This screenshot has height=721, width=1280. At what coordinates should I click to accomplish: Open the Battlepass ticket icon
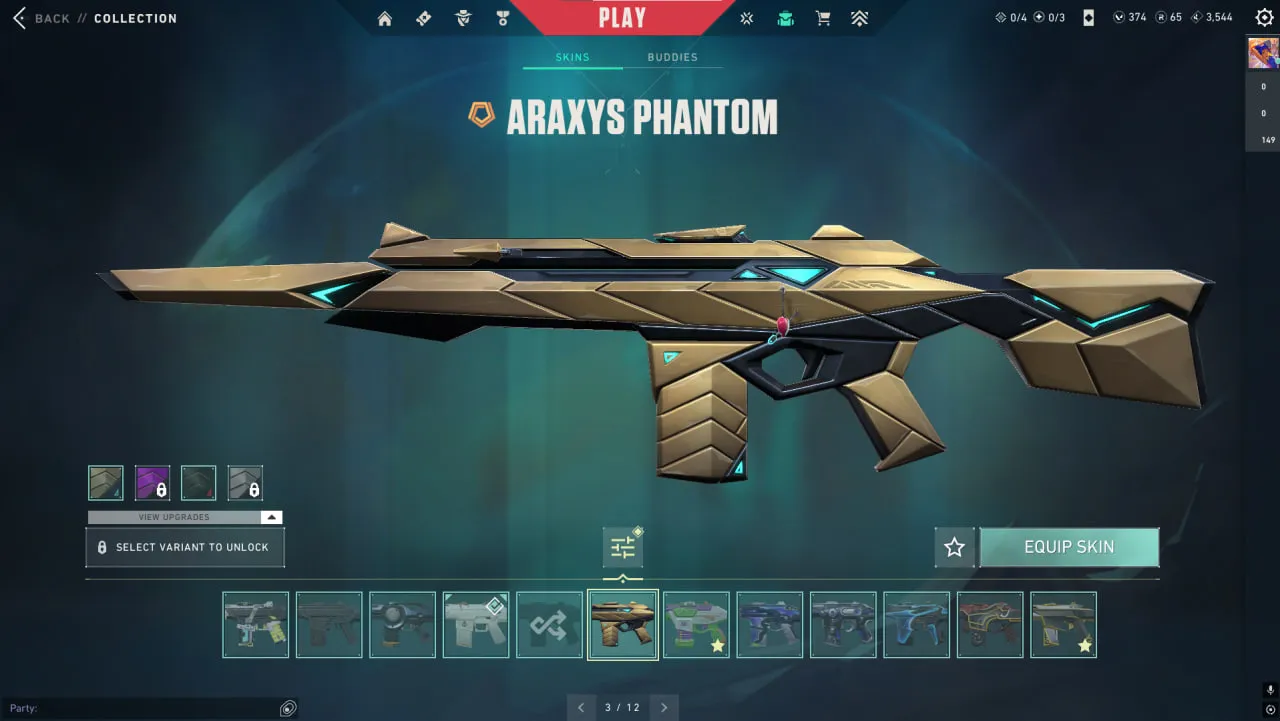(423, 17)
